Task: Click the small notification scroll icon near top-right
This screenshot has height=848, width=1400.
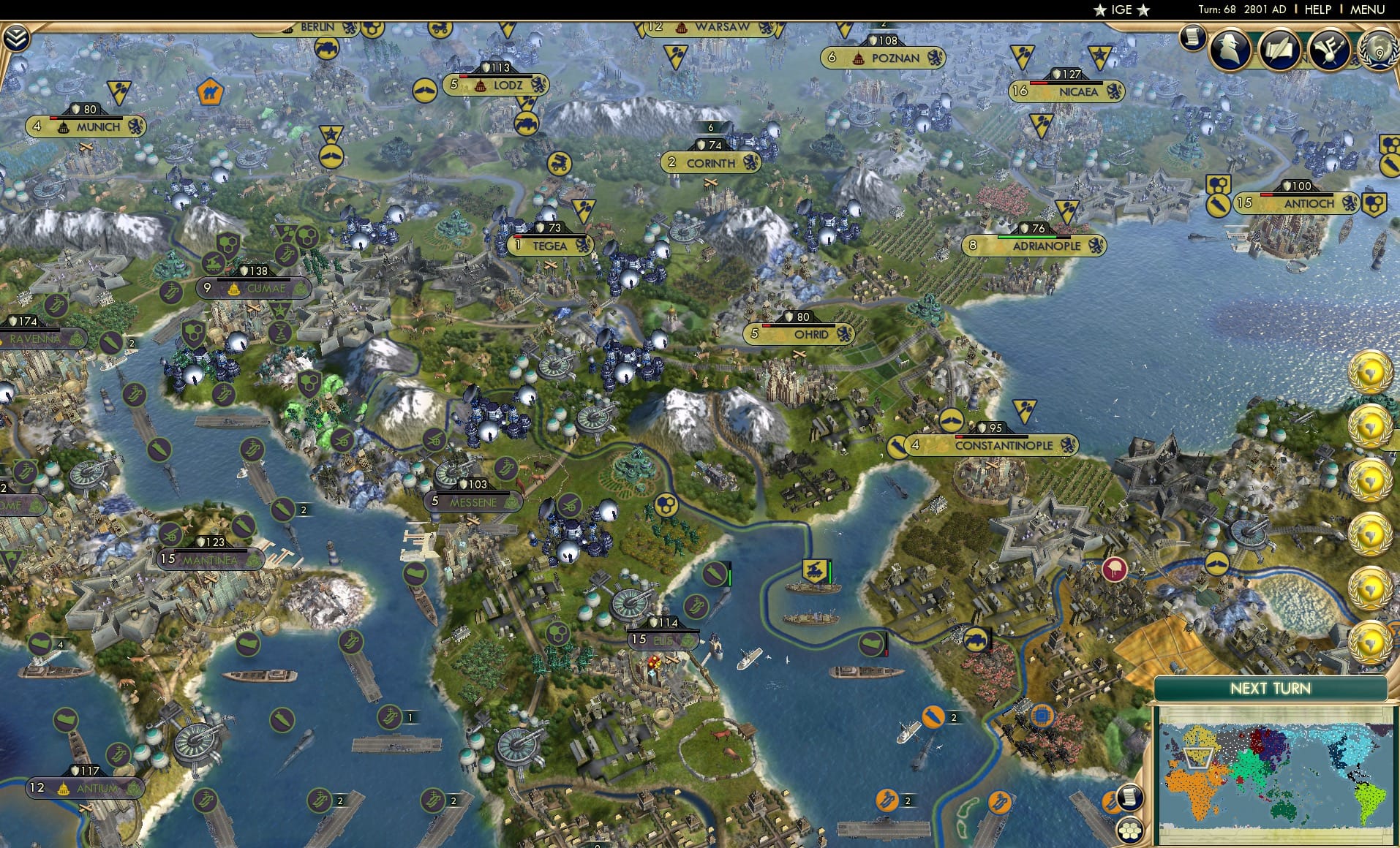Action: coord(1193,38)
